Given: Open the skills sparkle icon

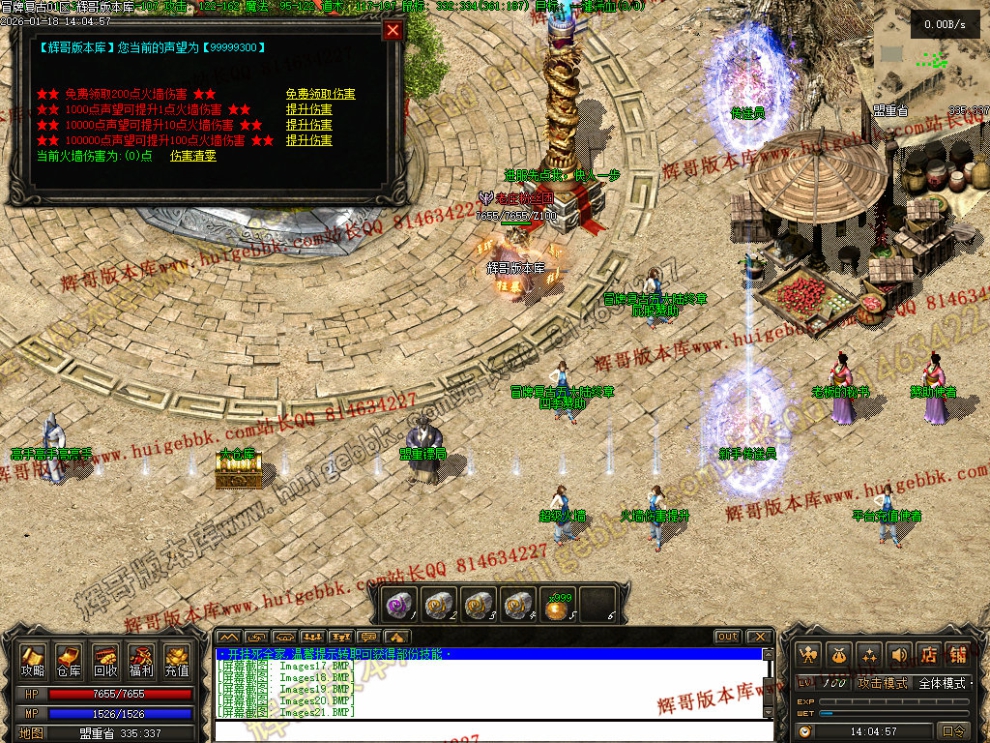Looking at the screenshot, I should pyautogui.click(x=869, y=655).
